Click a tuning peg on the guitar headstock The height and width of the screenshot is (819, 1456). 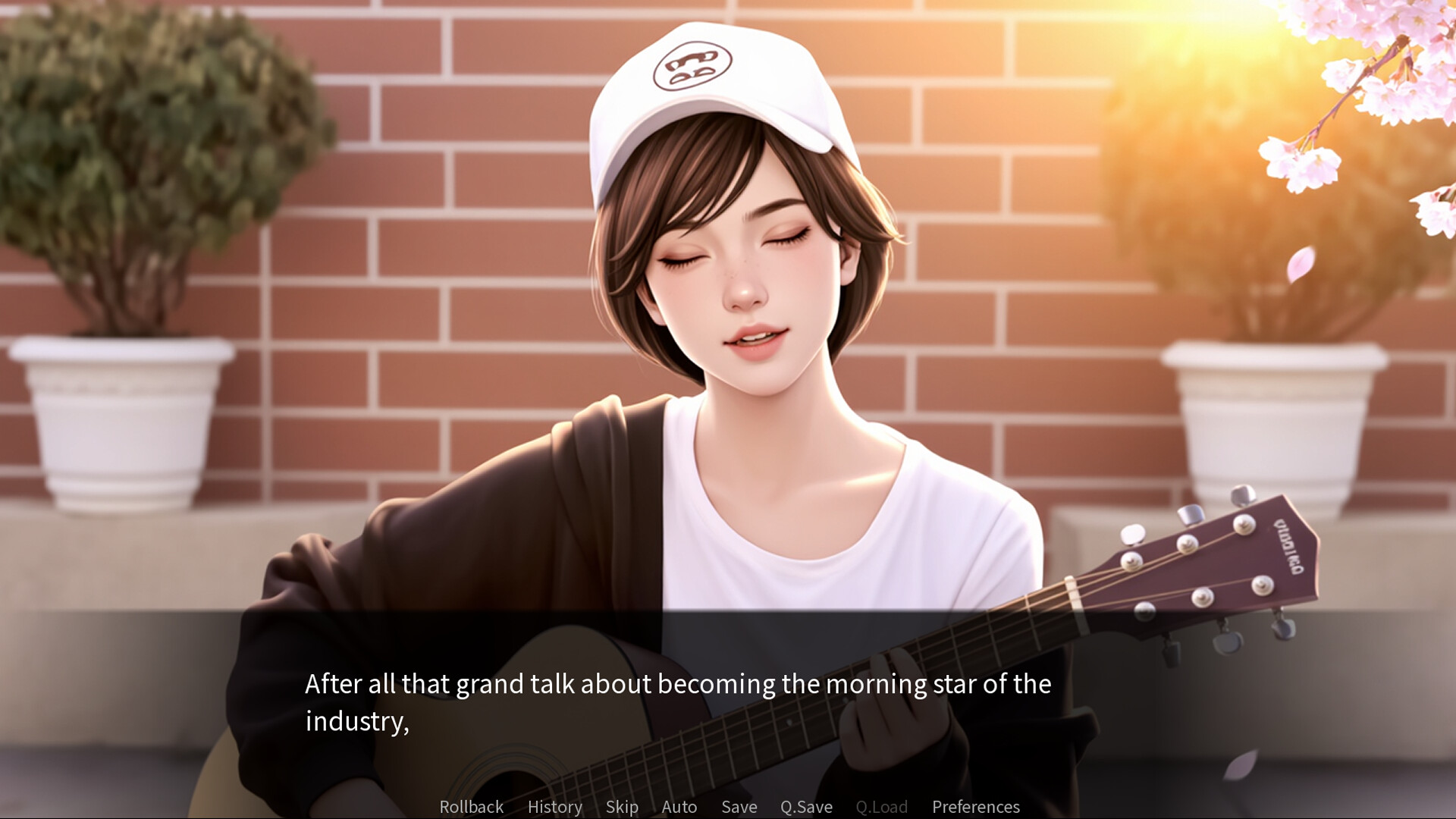coord(1244,523)
